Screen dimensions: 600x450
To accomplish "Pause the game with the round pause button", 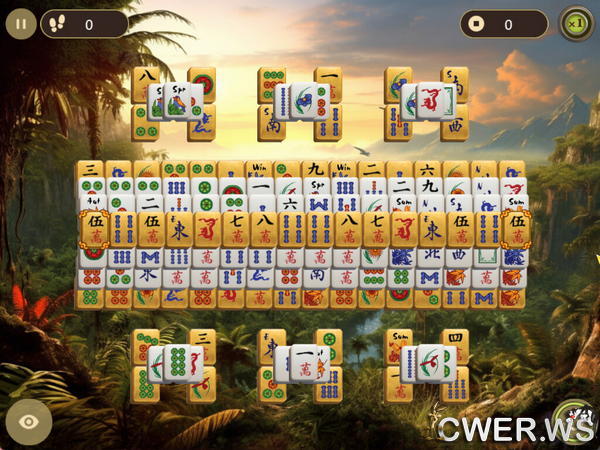I will click(x=21, y=24).
